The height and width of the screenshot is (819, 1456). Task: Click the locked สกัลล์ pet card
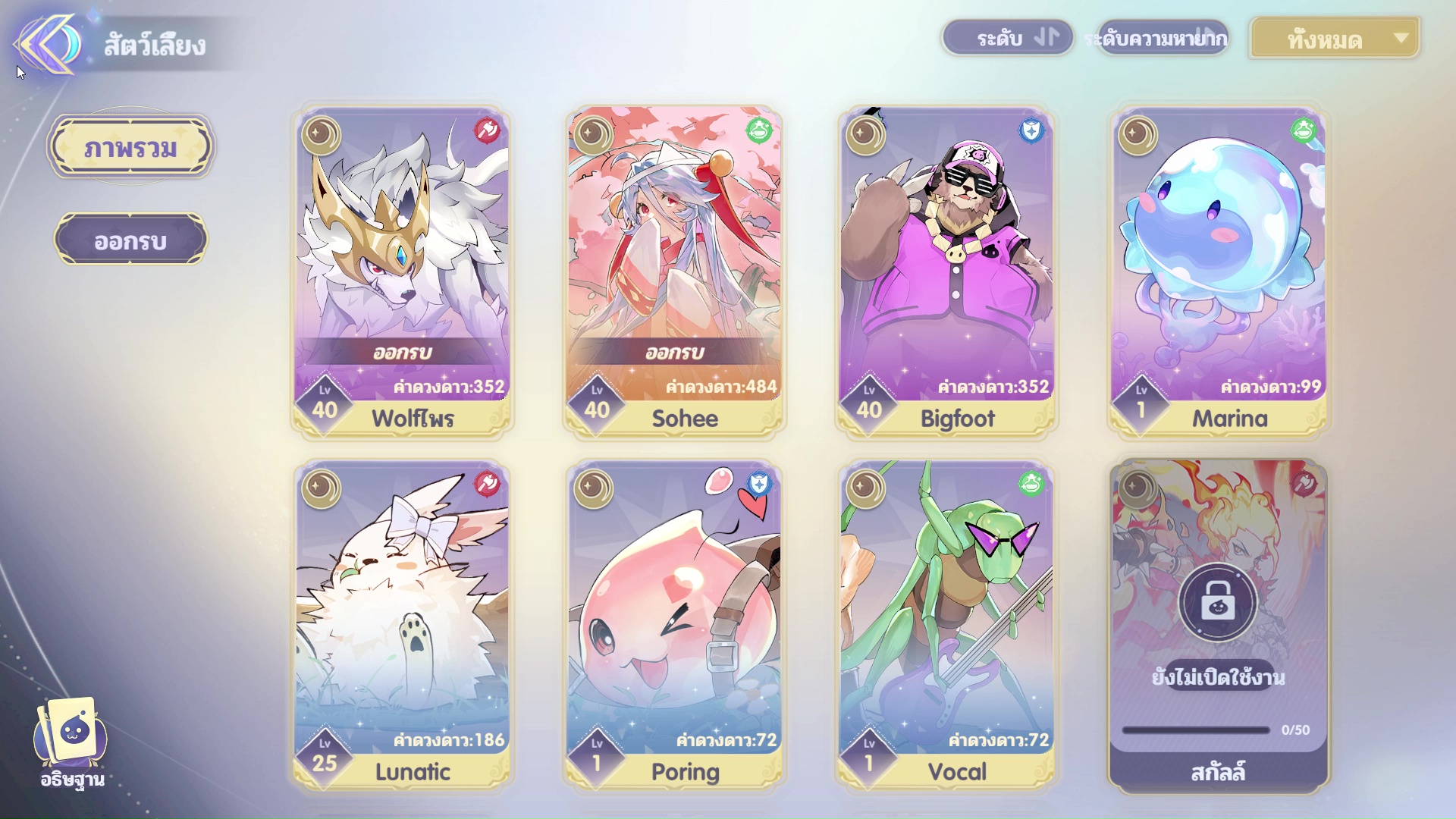pyautogui.click(x=1219, y=626)
